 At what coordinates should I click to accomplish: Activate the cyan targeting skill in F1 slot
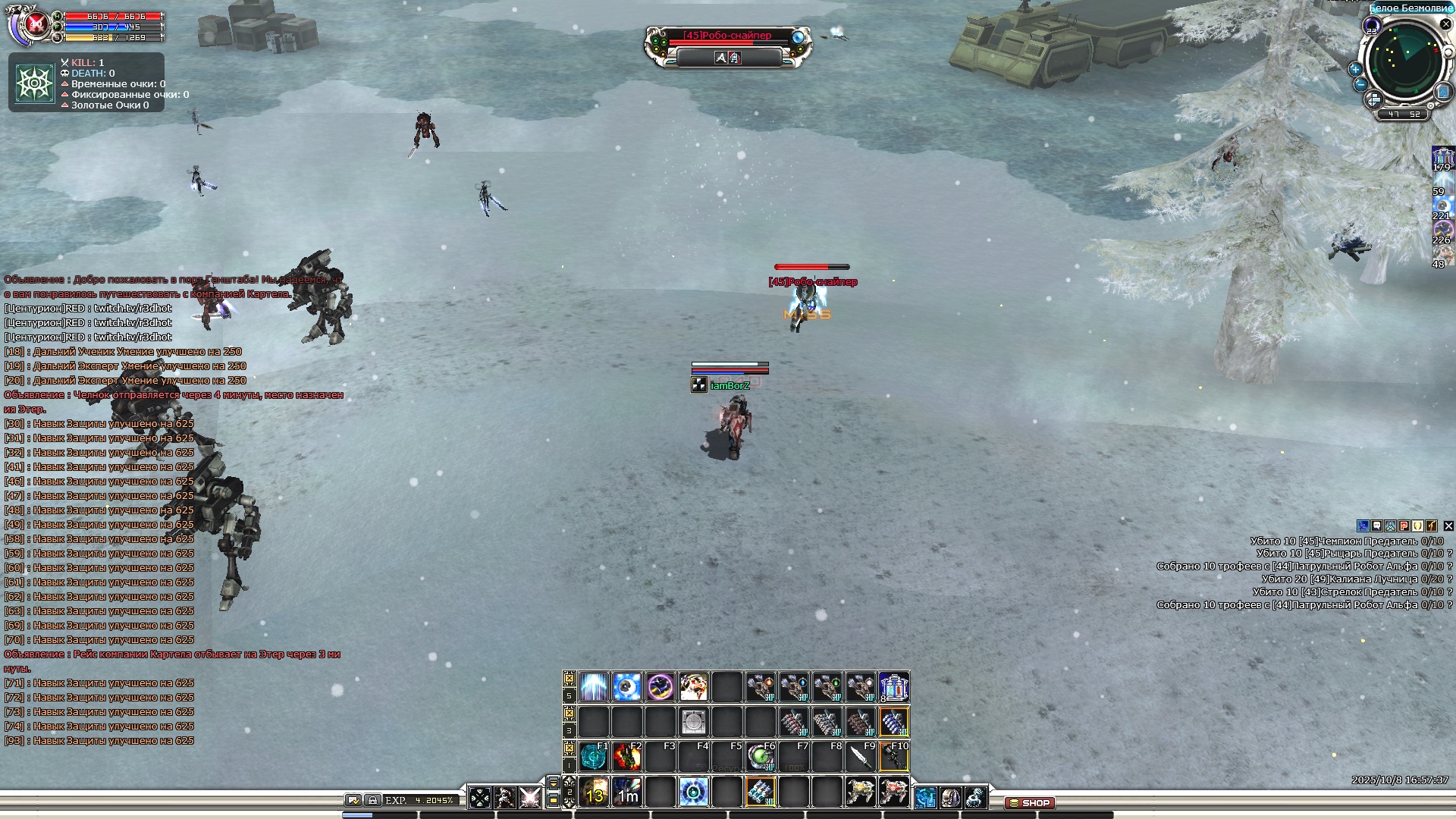point(594,757)
